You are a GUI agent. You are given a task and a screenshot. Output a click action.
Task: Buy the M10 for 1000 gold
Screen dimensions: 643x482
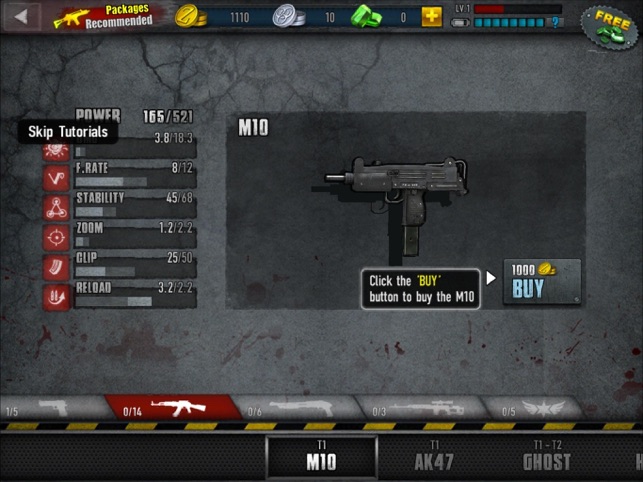tap(540, 282)
